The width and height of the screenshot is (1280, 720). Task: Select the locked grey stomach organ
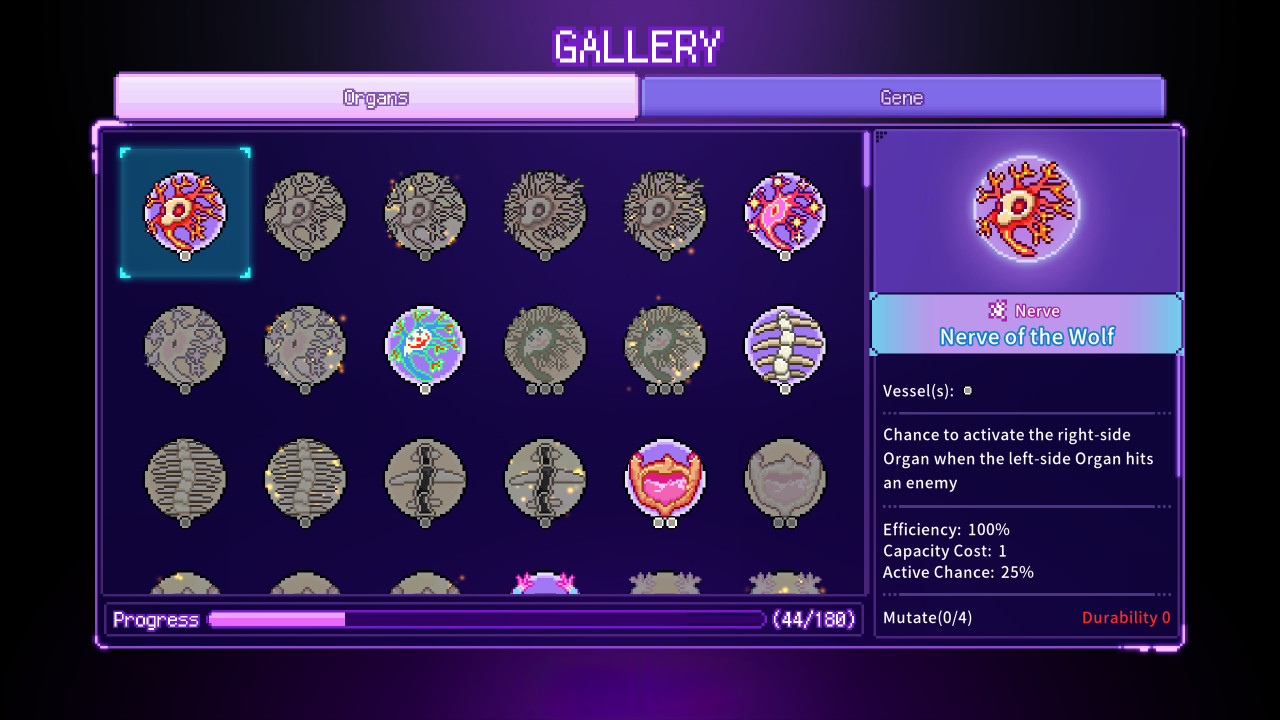coord(785,480)
